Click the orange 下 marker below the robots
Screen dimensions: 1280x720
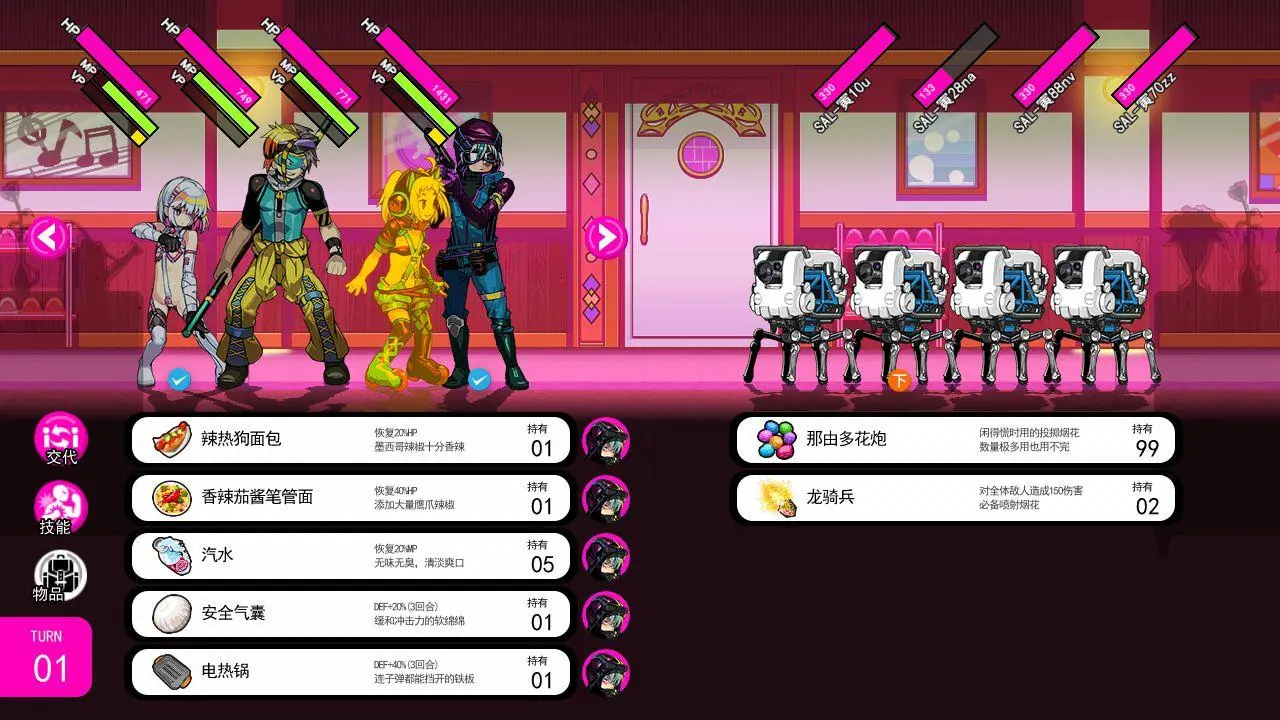[x=897, y=382]
